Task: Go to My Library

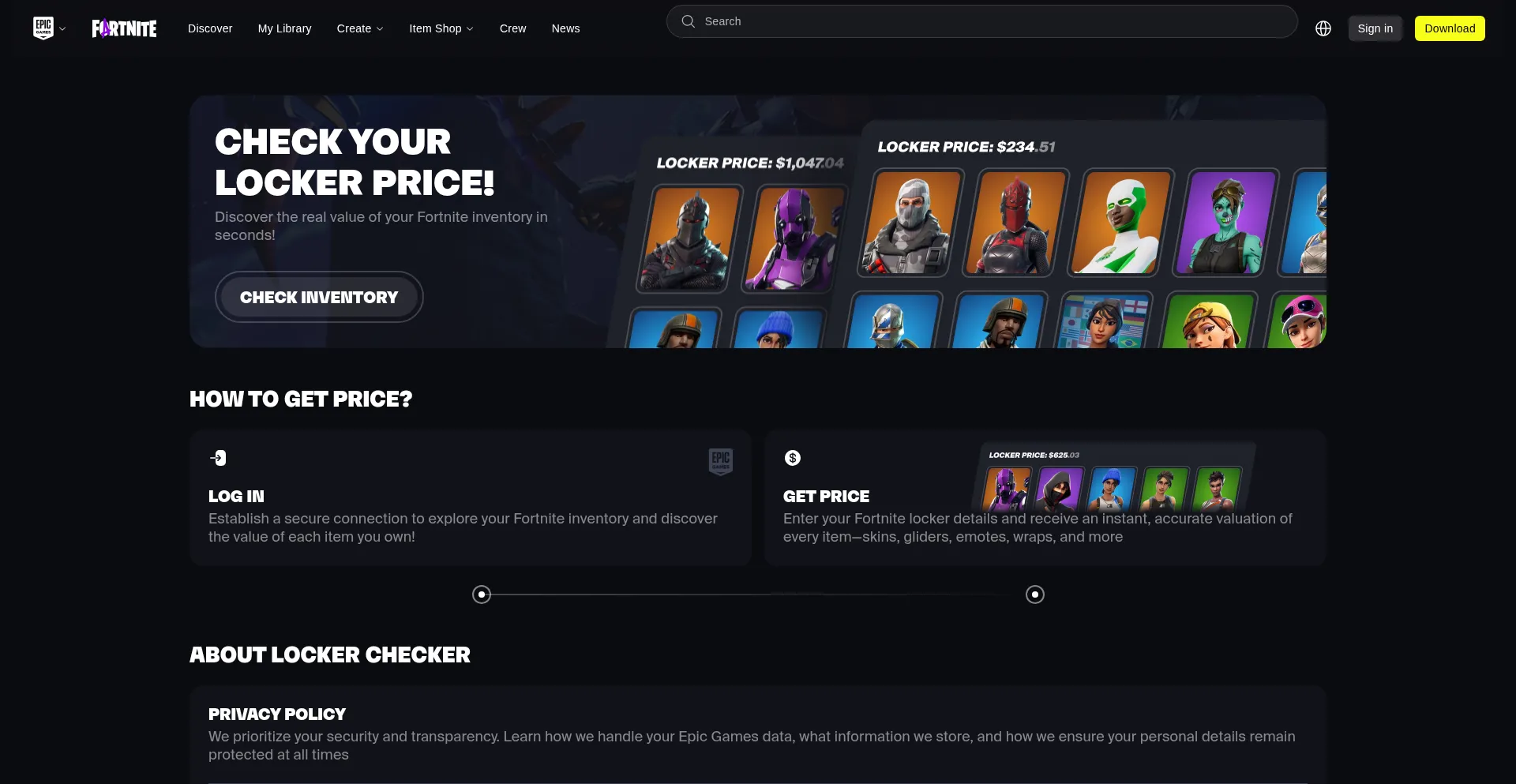Action: click(x=284, y=28)
